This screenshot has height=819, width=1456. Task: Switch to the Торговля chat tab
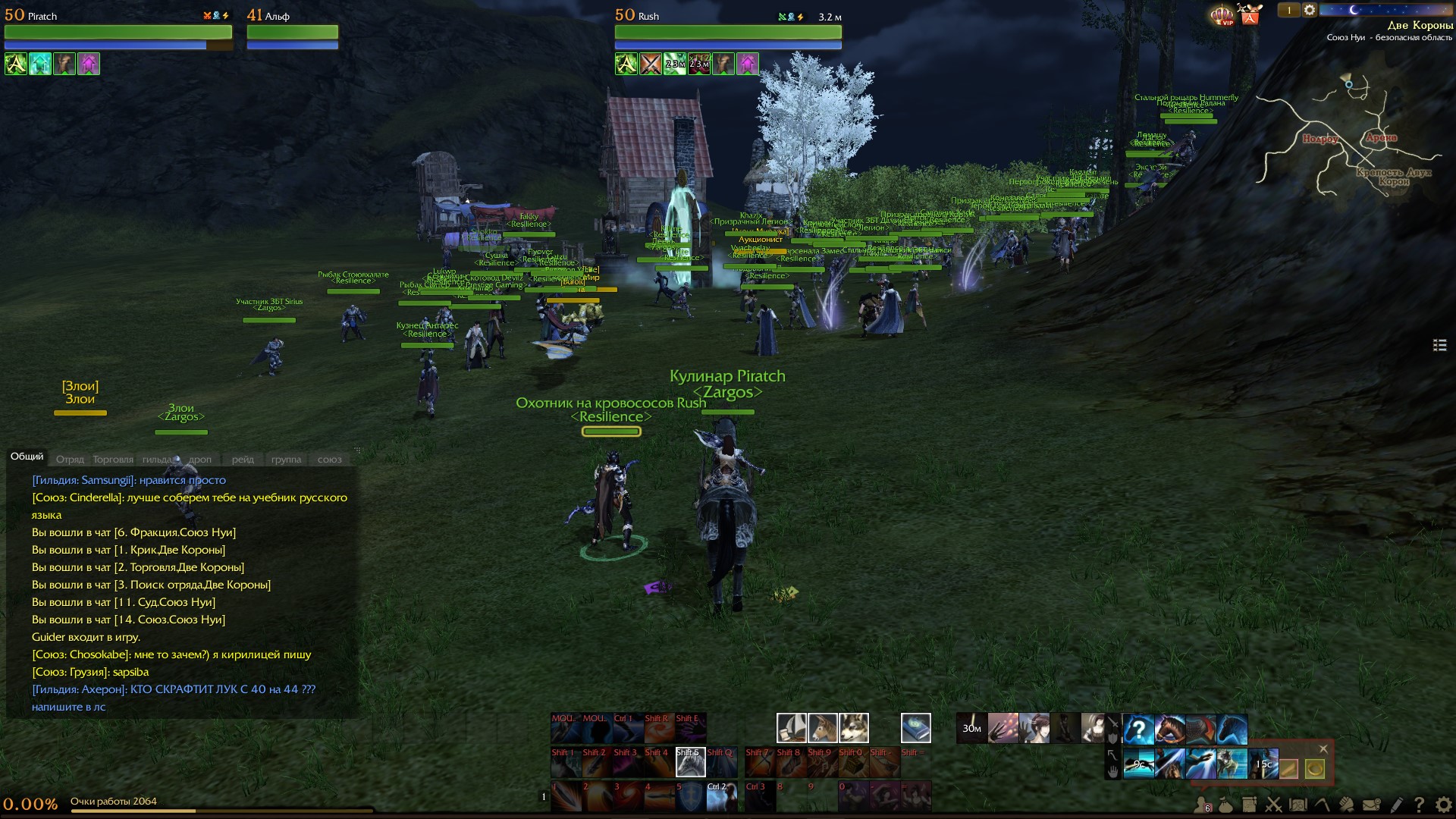[113, 460]
